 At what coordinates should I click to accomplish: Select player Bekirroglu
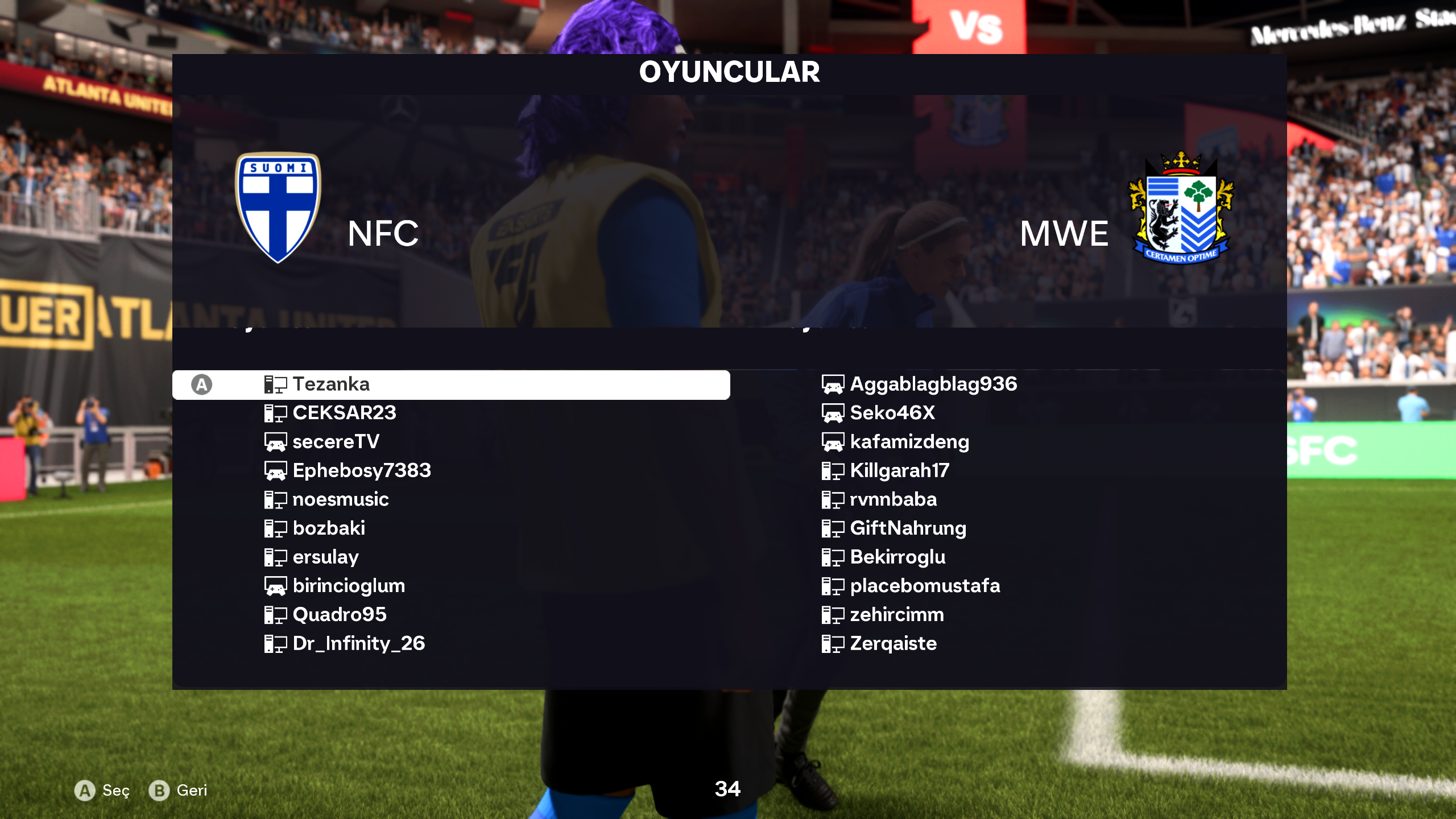[x=897, y=557]
